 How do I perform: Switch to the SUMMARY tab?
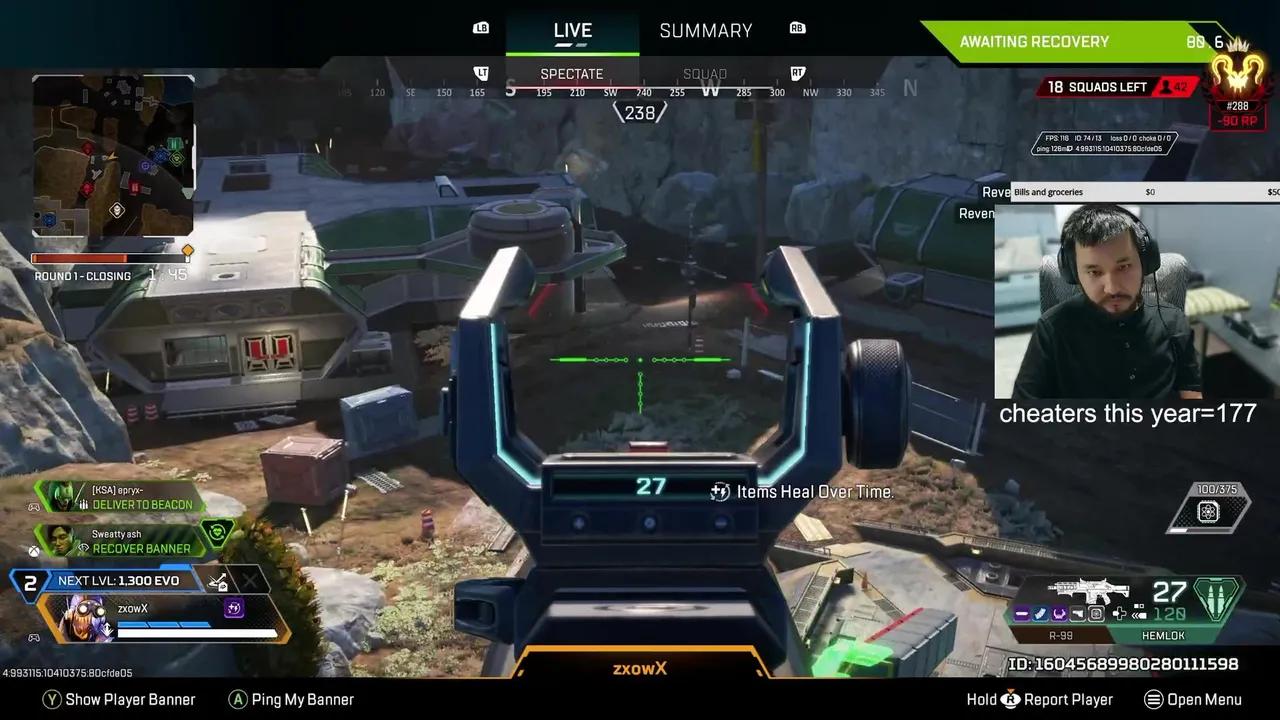point(705,30)
